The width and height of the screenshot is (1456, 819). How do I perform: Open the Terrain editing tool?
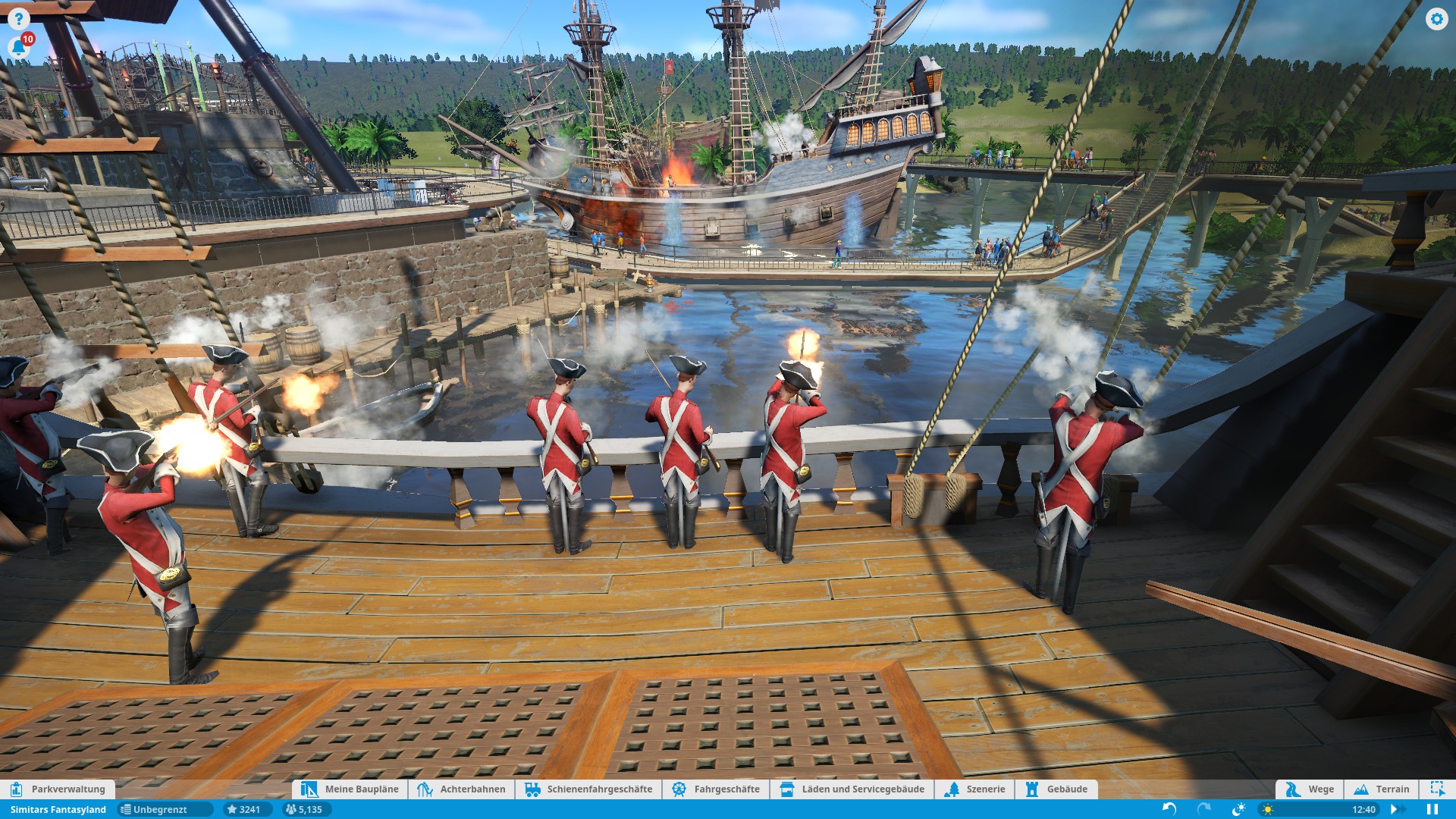1382,789
